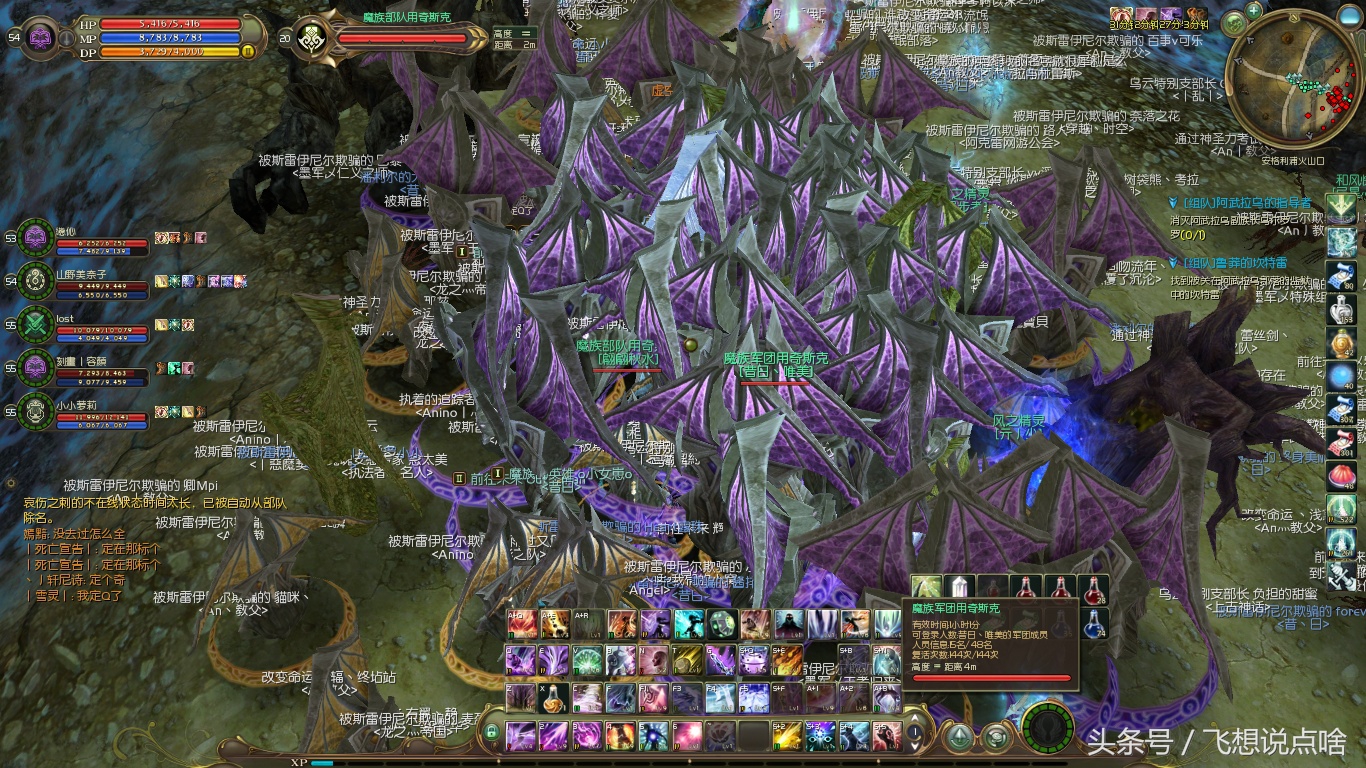This screenshot has height=768, width=1366.
Task: Click your own purple character portrait
Action: pos(41,38)
